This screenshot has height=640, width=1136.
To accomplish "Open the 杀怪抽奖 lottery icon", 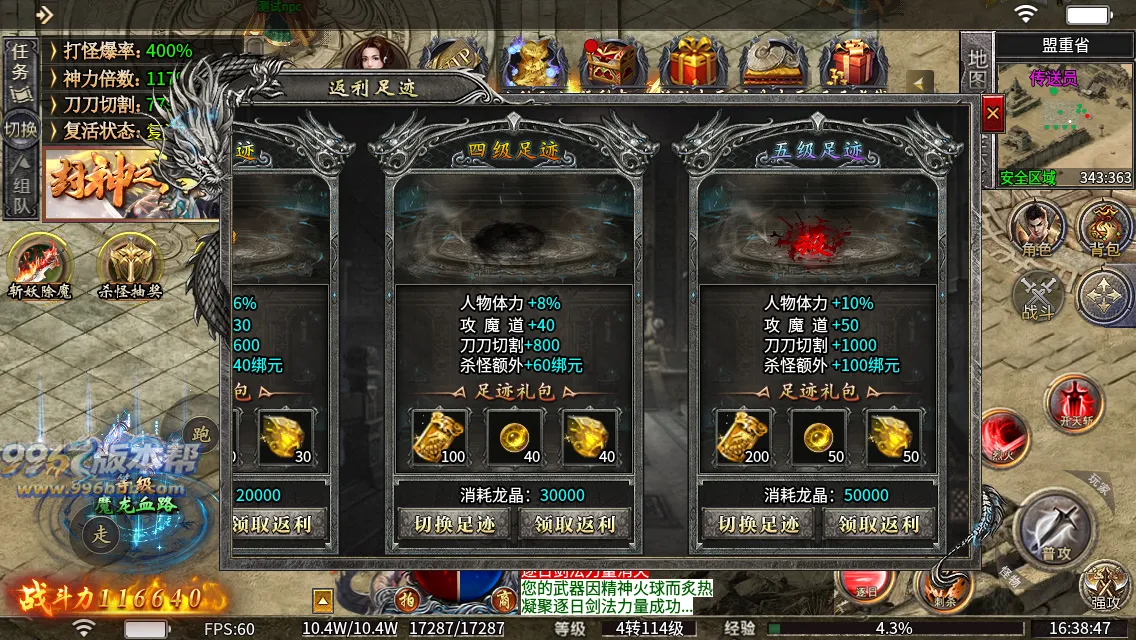I will tap(130, 264).
